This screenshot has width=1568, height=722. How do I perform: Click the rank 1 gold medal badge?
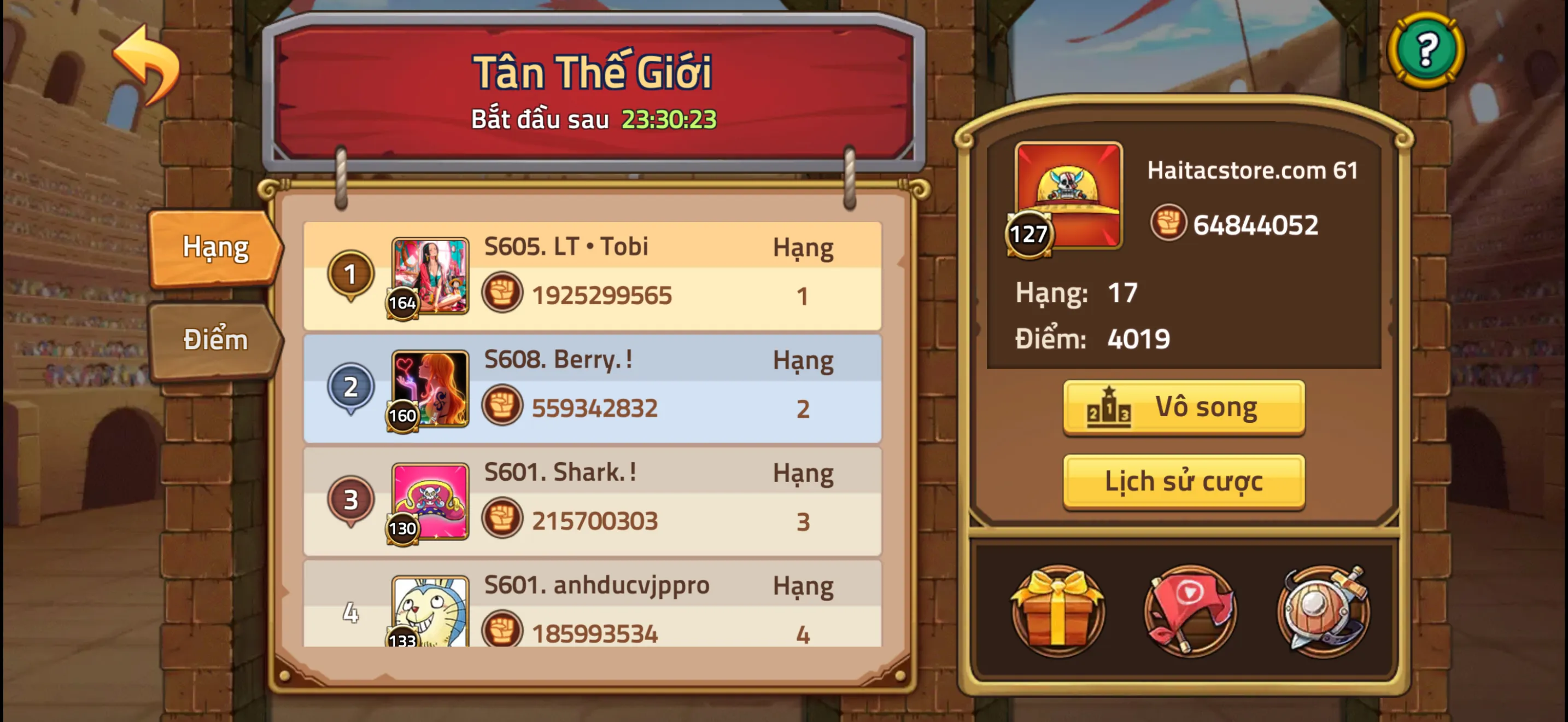(x=350, y=274)
